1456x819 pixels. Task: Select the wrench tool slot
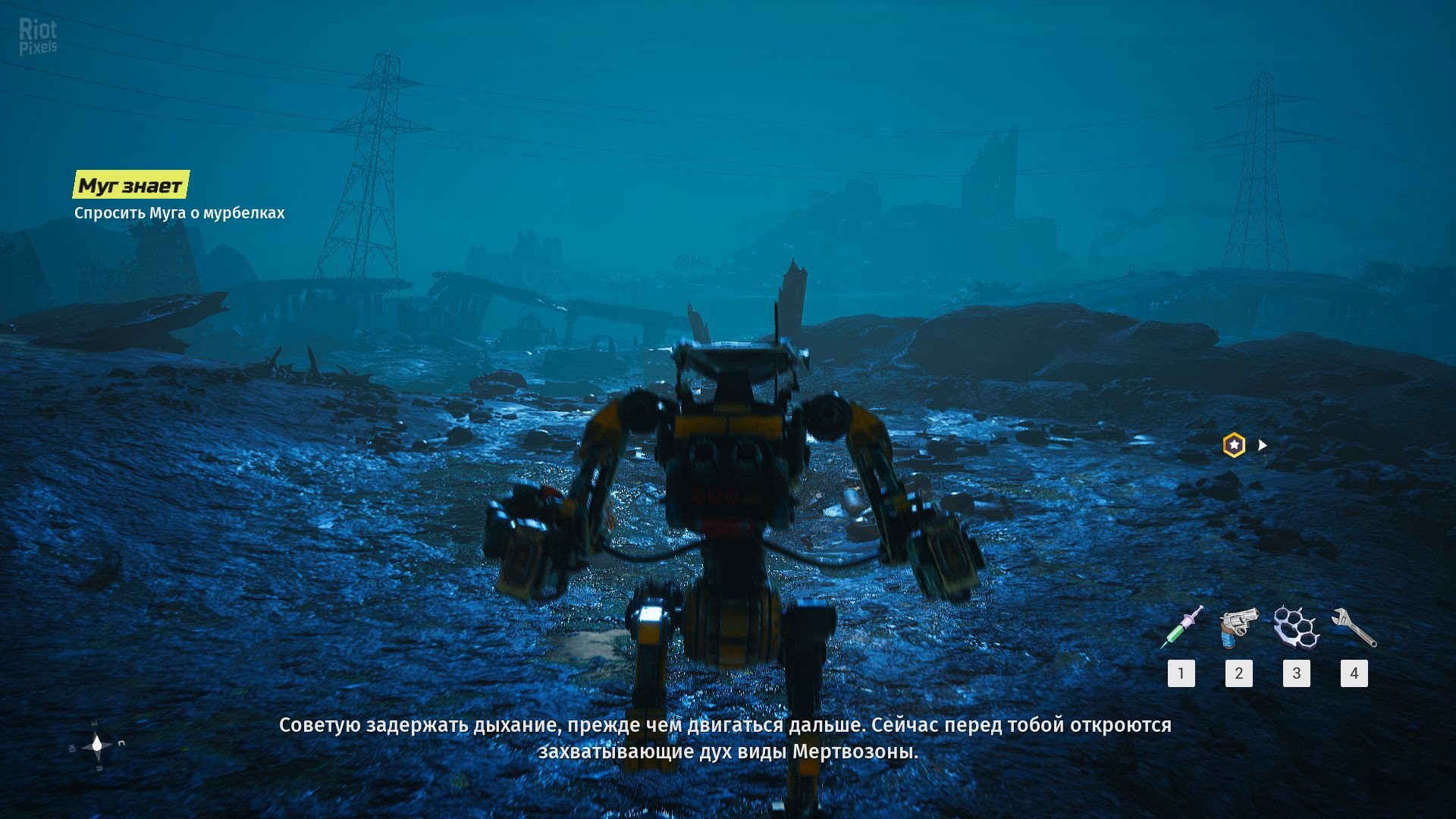point(1354,628)
